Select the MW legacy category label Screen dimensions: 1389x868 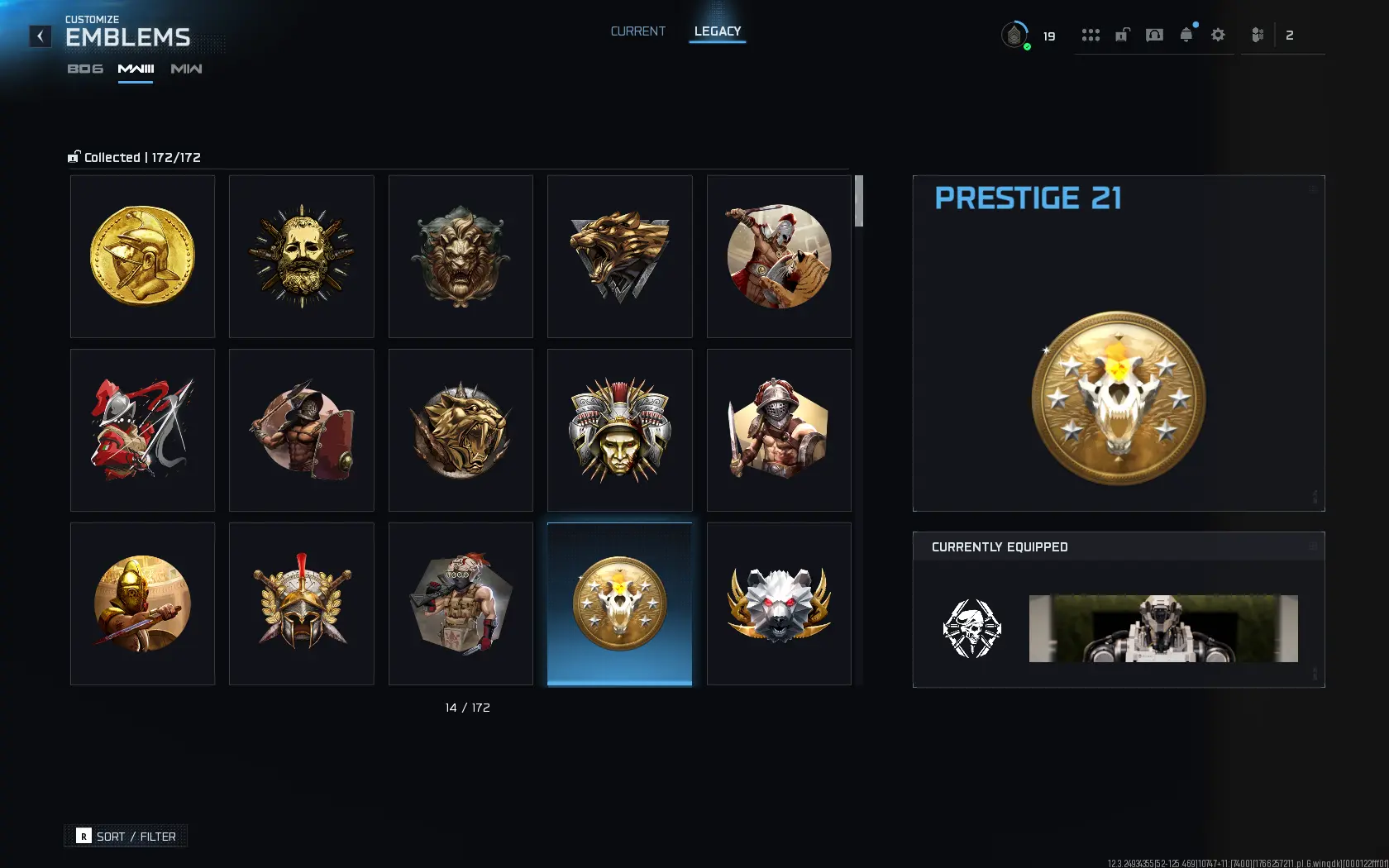186,69
